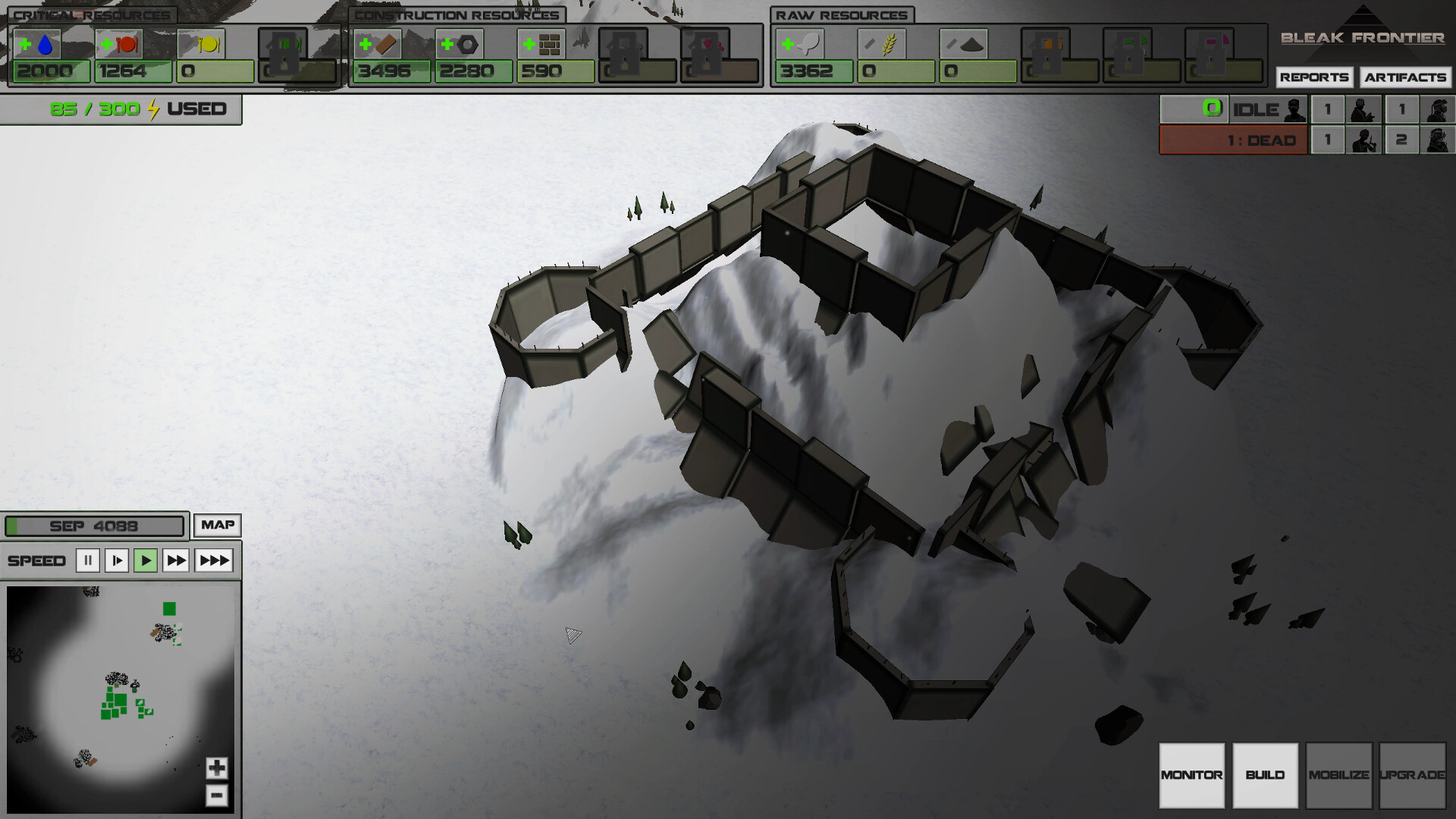This screenshot has height=819, width=1456.
Task: Switch to the ARTIFACTS tab
Action: pyautogui.click(x=1407, y=77)
